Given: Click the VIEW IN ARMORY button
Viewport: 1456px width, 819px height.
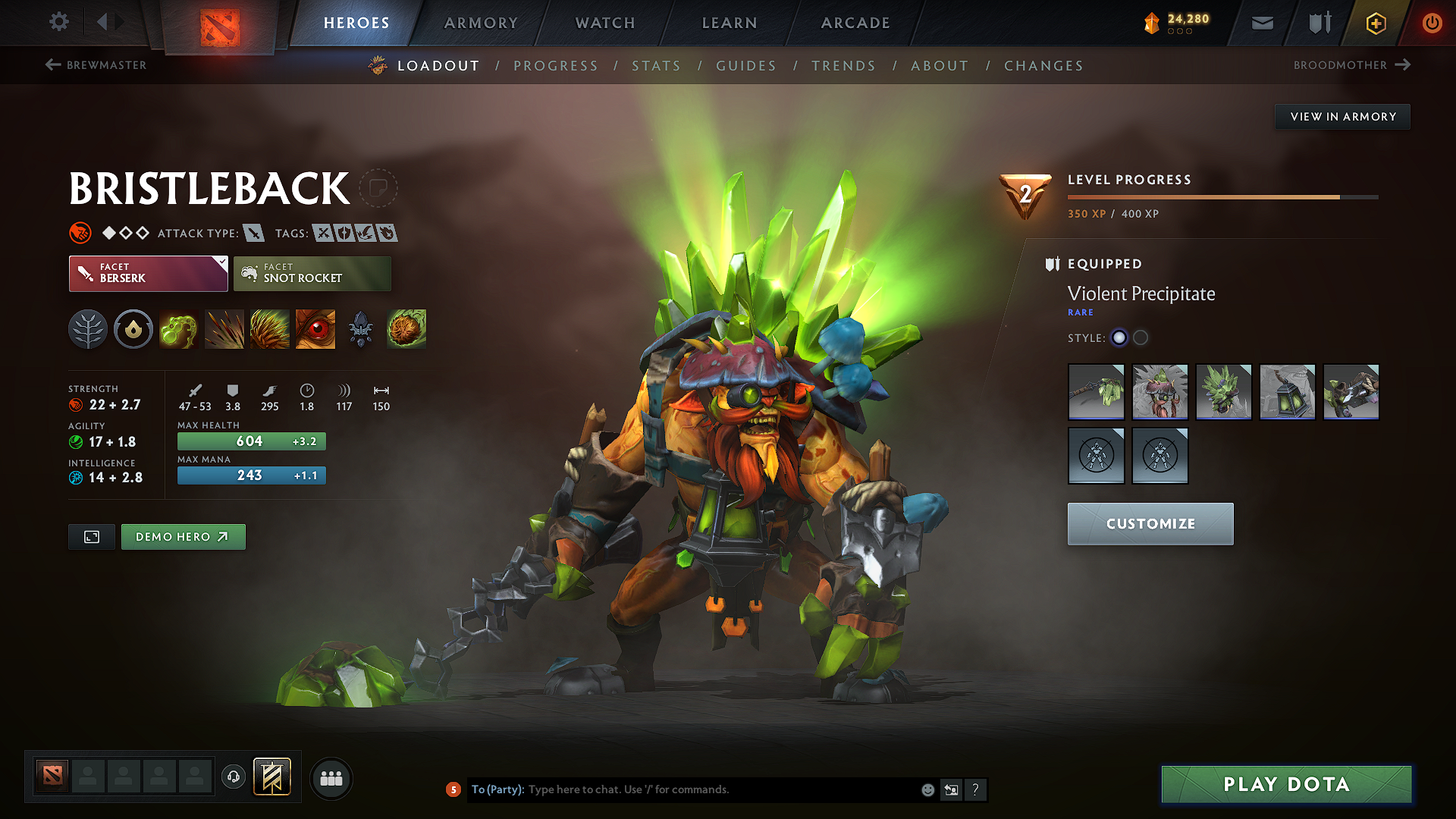Looking at the screenshot, I should [1341, 116].
